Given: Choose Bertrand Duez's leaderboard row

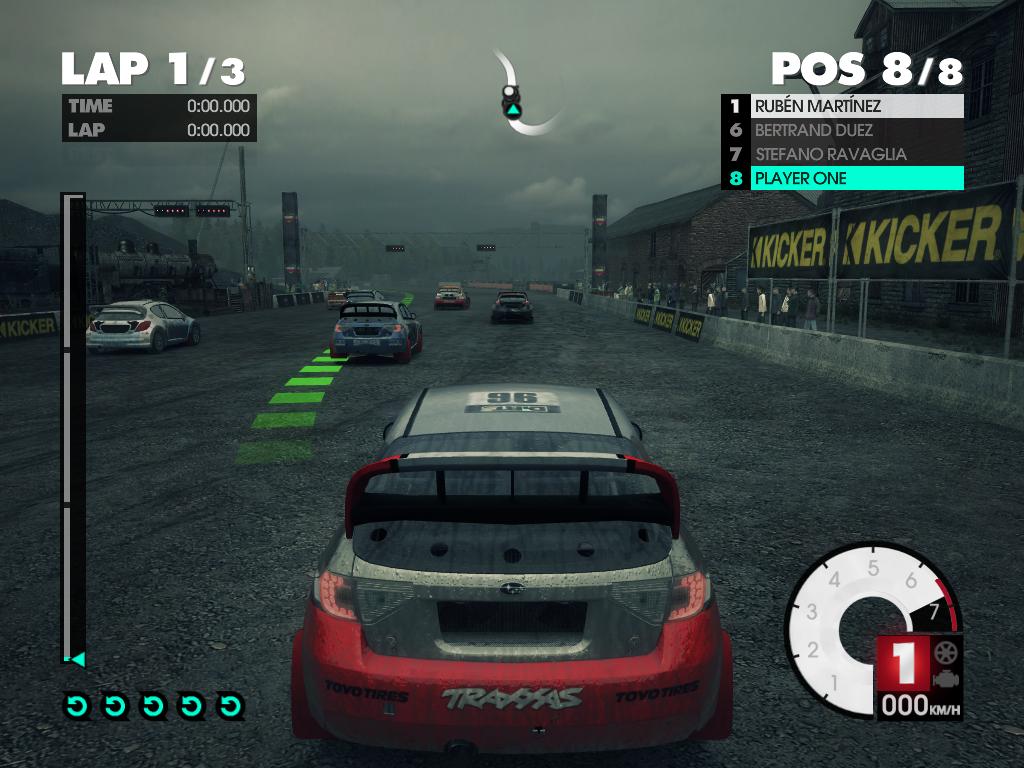Looking at the screenshot, I should [842, 130].
